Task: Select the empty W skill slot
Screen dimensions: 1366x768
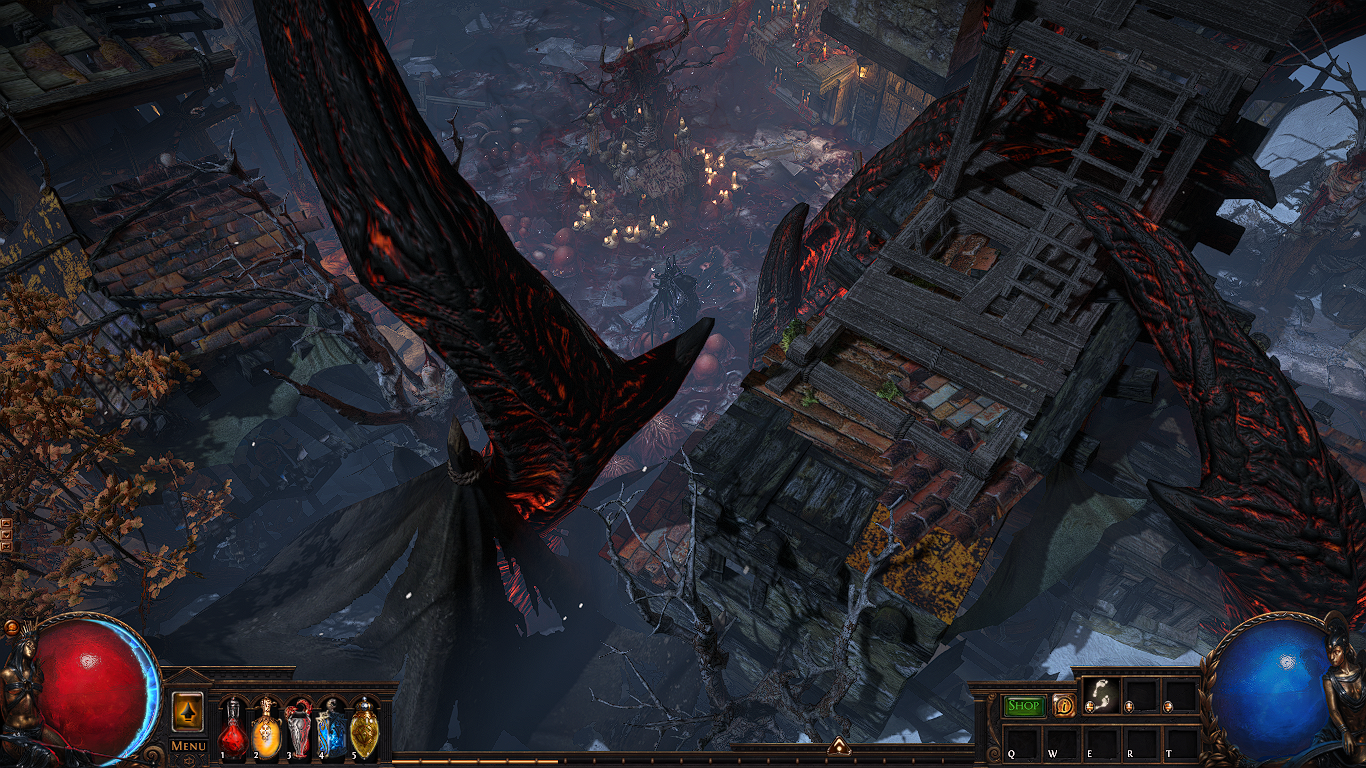Action: (x=1062, y=742)
